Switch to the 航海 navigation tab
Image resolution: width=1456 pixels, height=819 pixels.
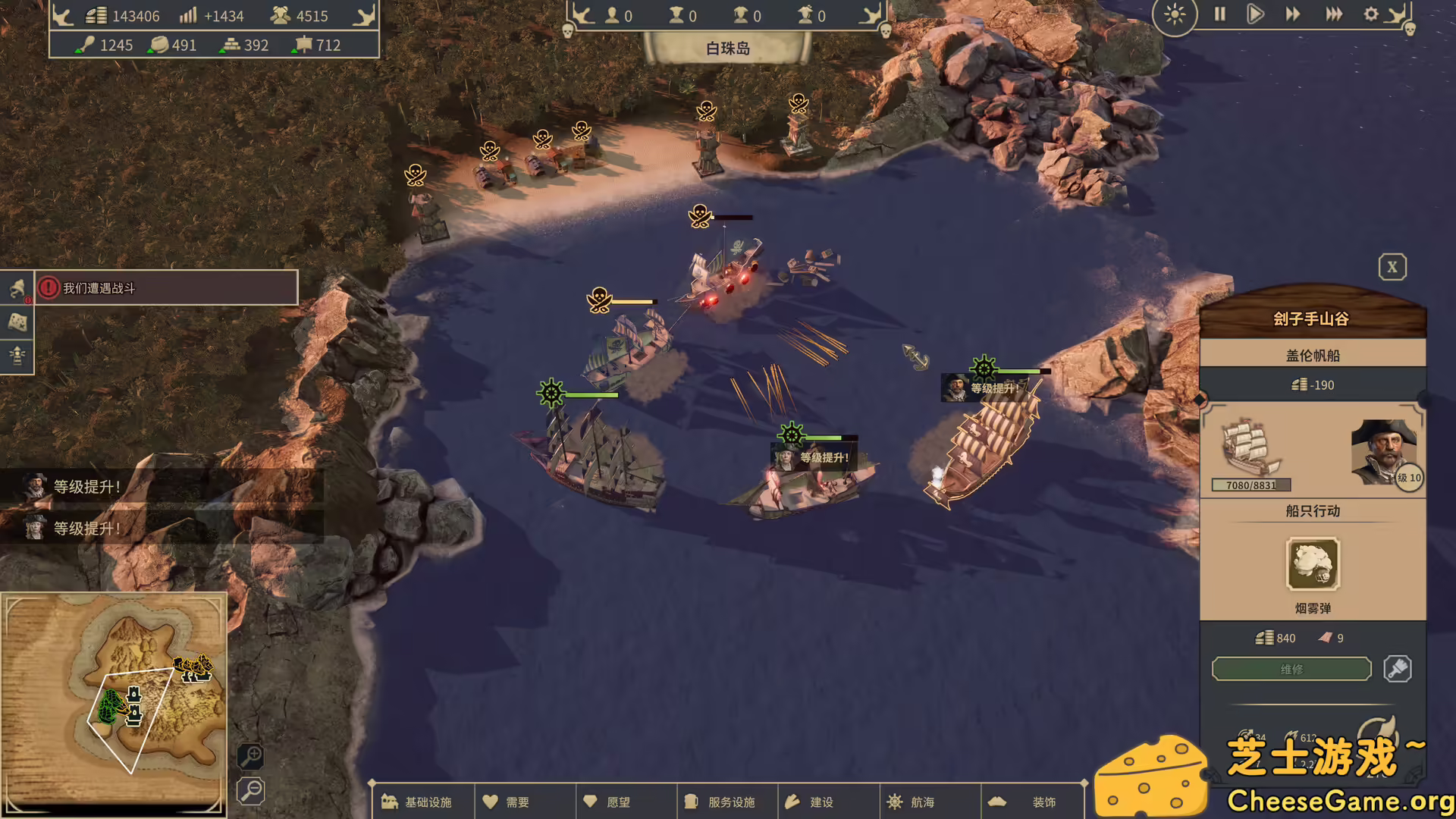tap(930, 802)
